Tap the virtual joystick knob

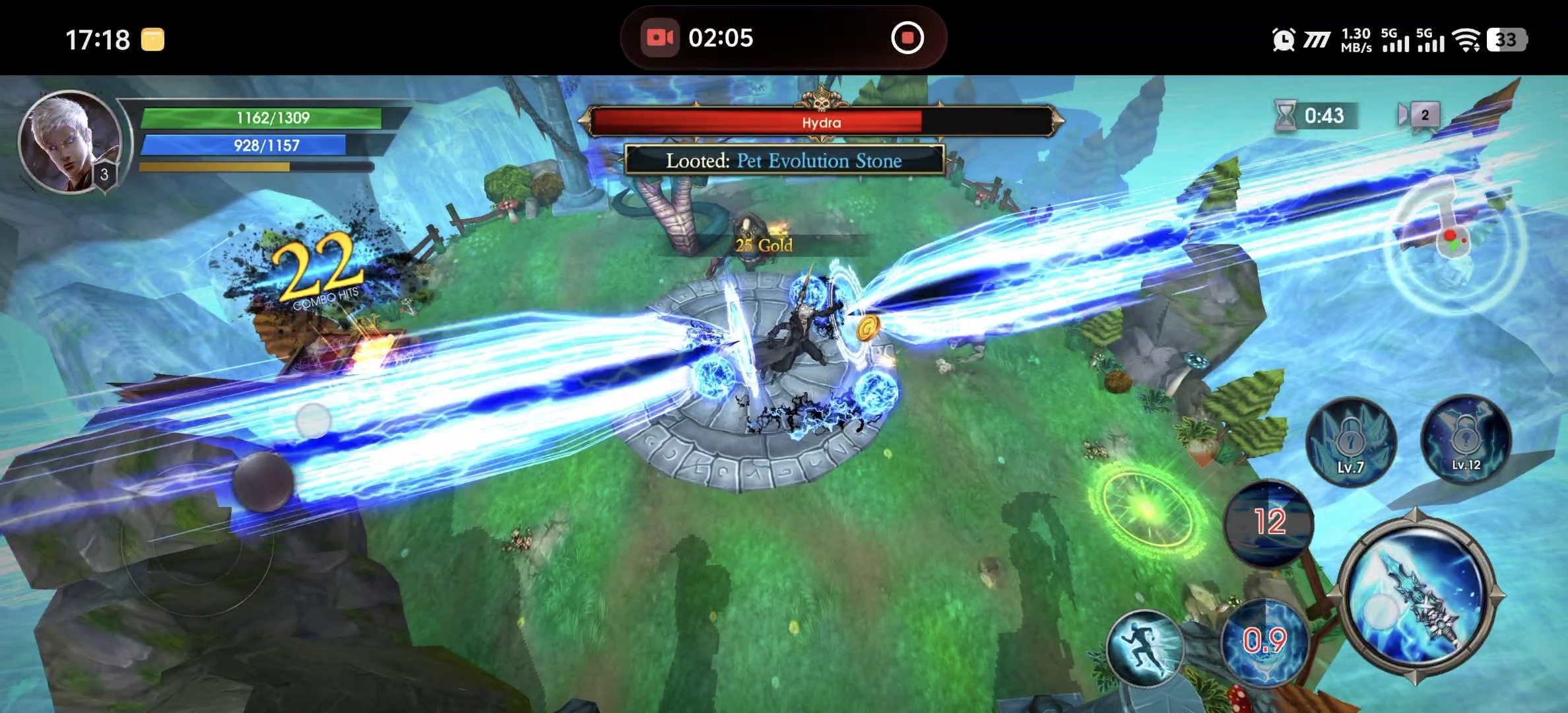[263, 482]
